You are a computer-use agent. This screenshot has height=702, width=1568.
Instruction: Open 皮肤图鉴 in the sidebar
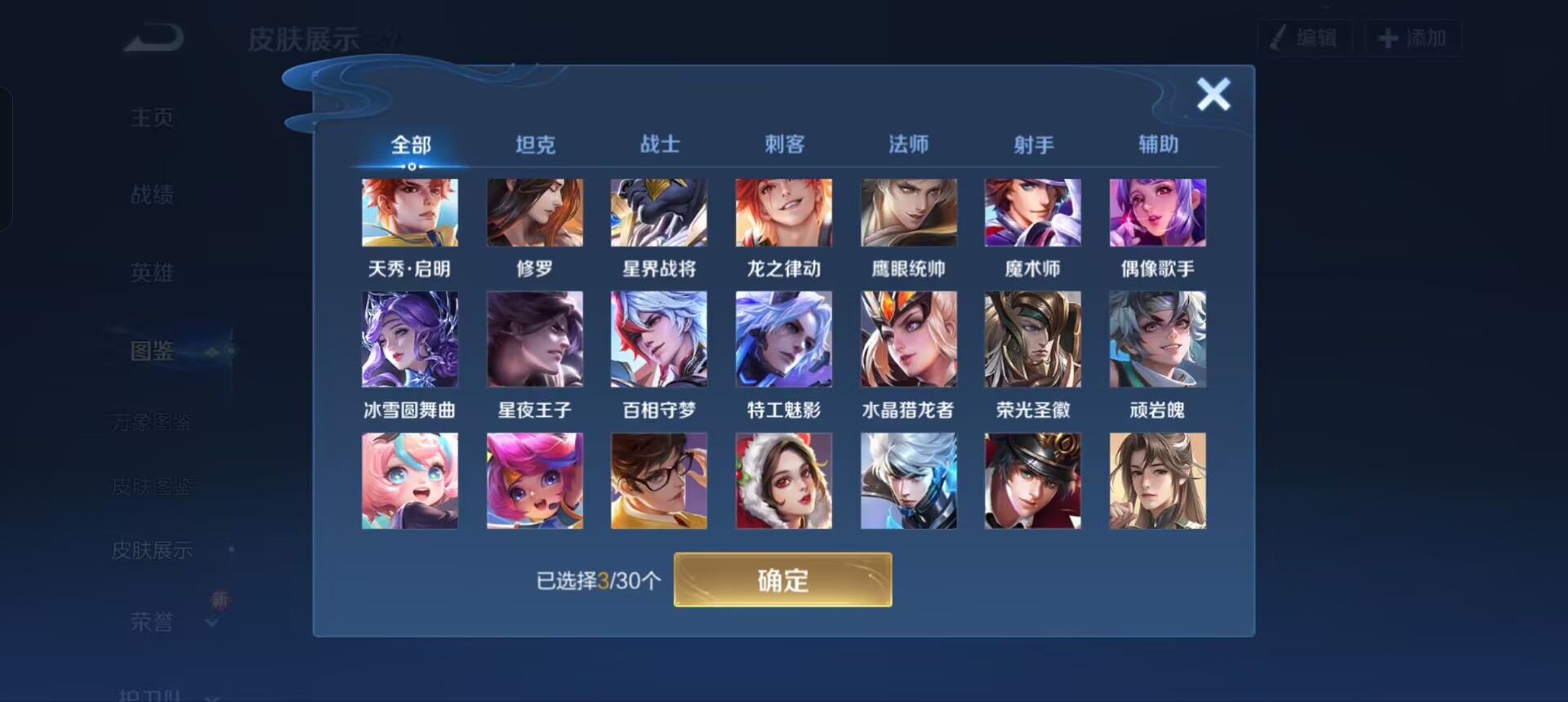[151, 486]
